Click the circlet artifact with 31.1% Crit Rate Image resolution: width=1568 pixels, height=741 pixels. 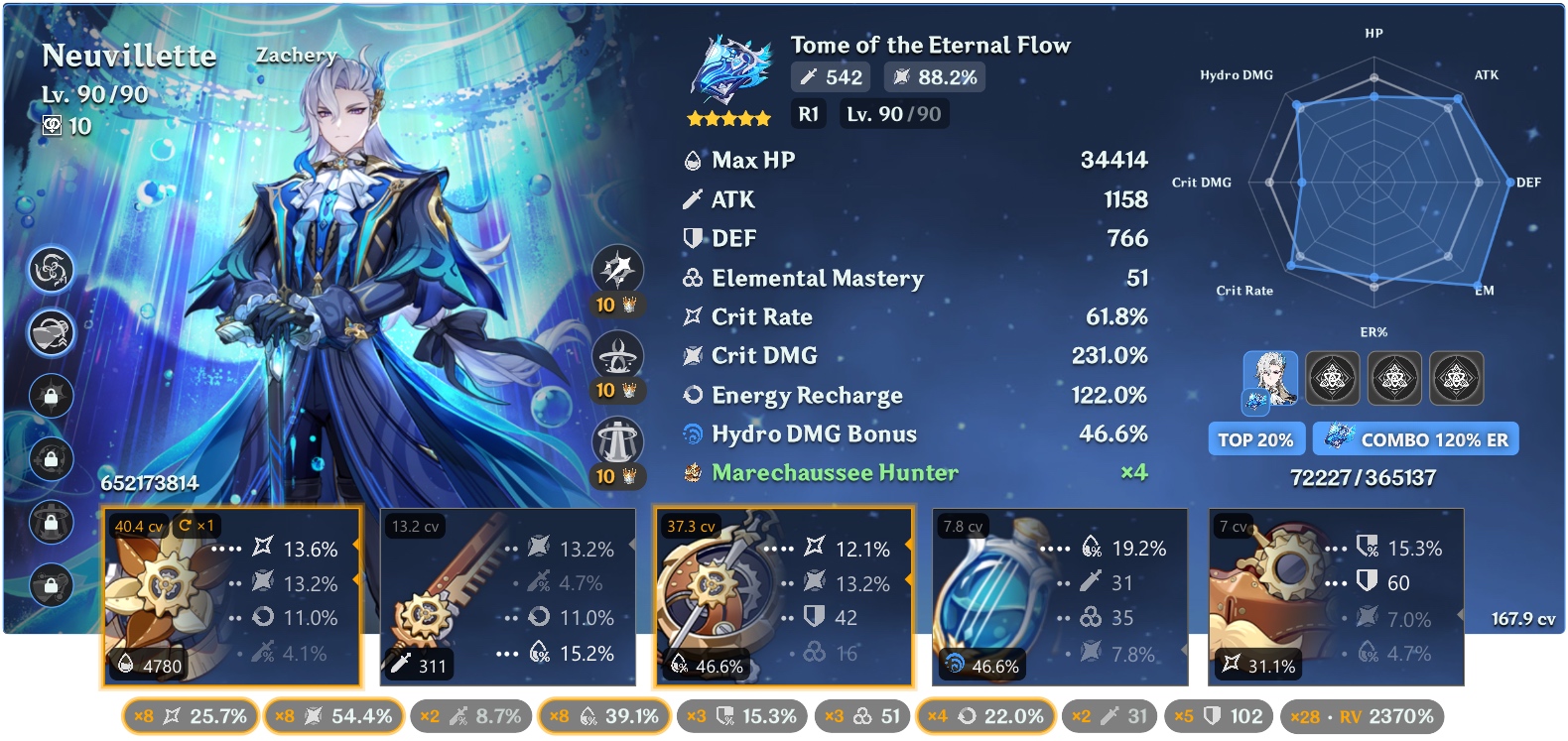click(1335, 597)
